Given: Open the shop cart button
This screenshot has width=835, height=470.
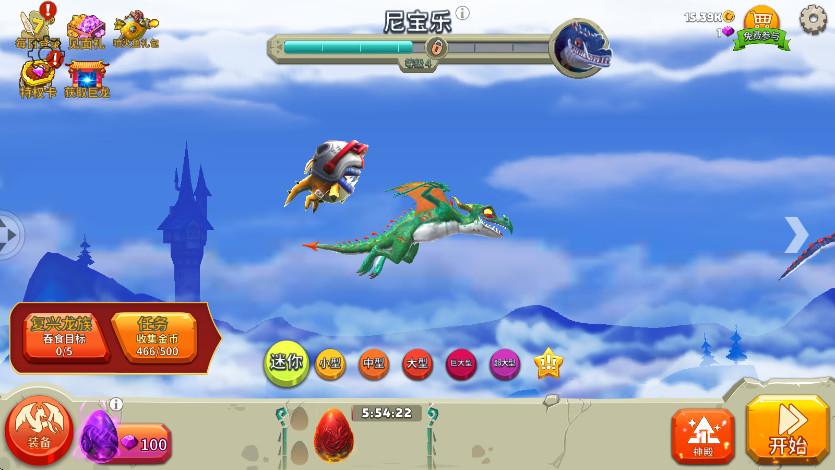Looking at the screenshot, I should click(x=761, y=22).
